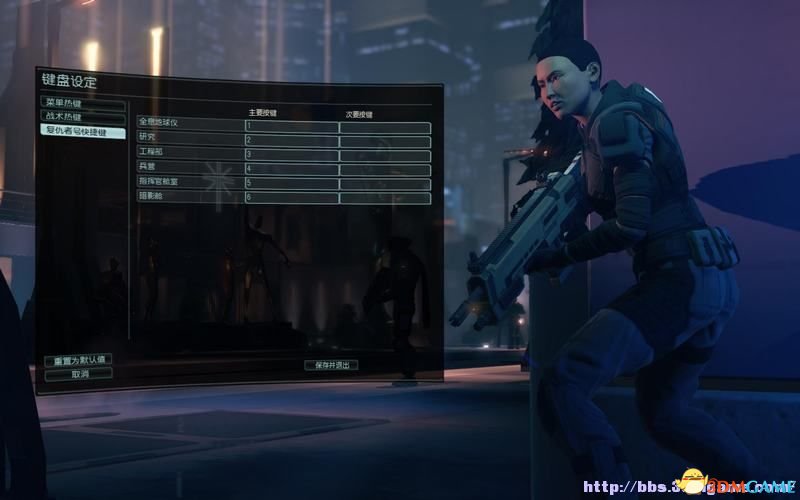Select the 复仇者号快捷键 (Avenger shortcuts) category
The width and height of the screenshot is (800, 500).
(x=83, y=130)
